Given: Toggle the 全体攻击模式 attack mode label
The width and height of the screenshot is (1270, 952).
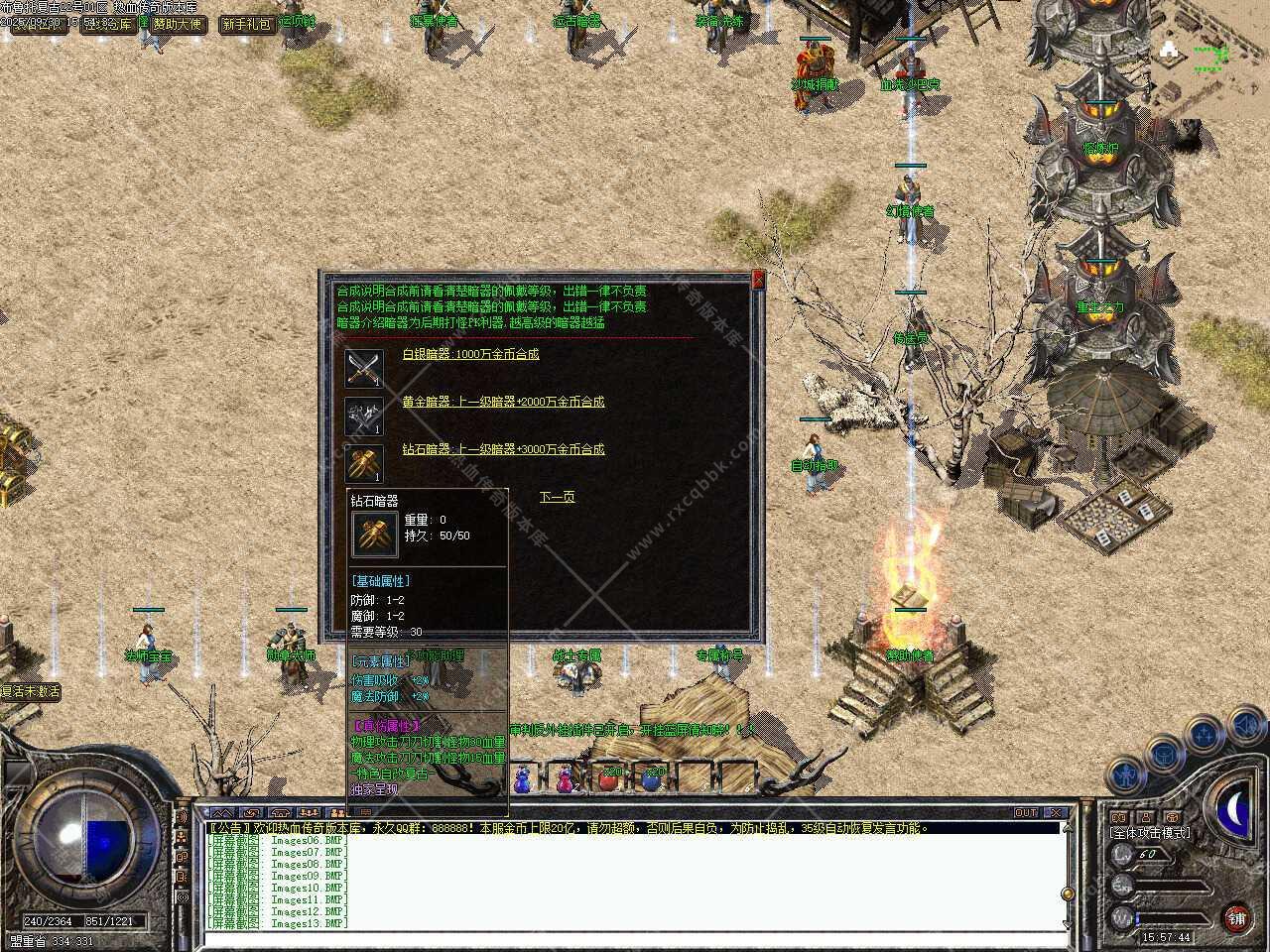Looking at the screenshot, I should tap(1151, 833).
